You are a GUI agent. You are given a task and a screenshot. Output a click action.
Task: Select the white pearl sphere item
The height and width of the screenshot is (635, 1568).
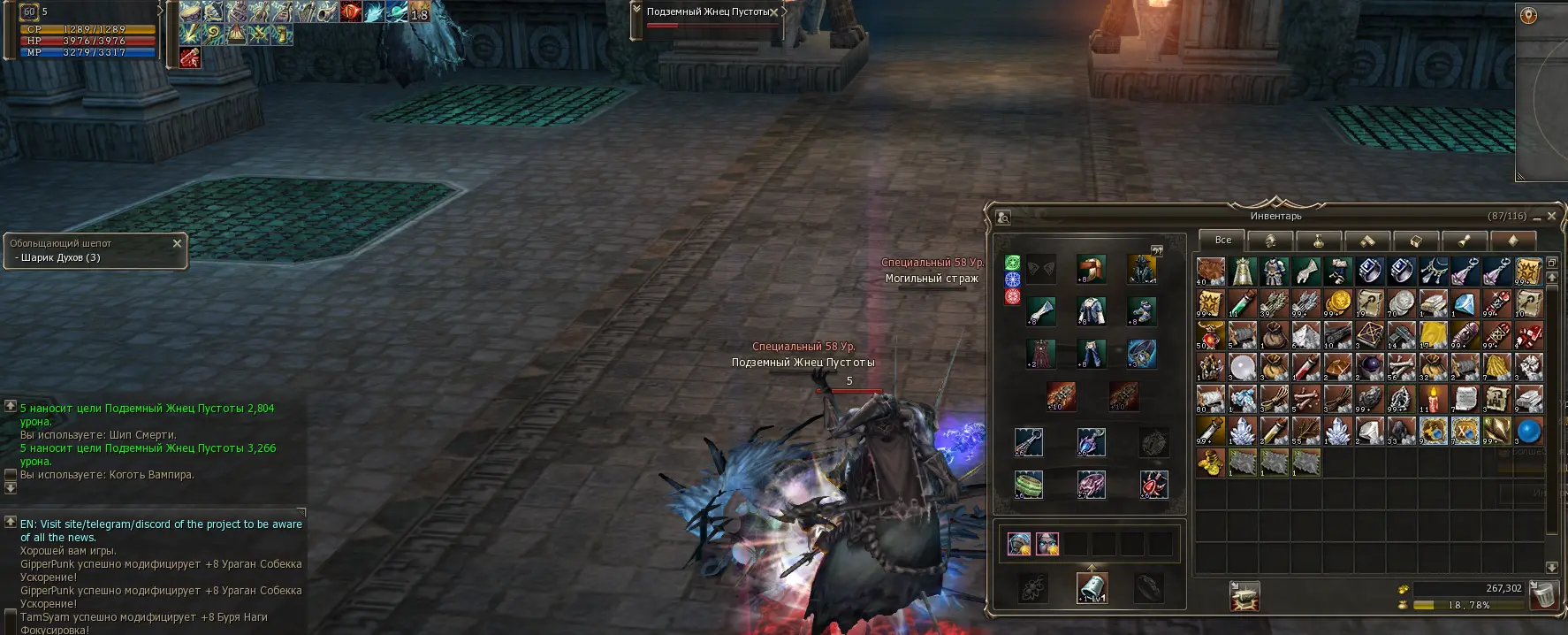(x=1242, y=367)
